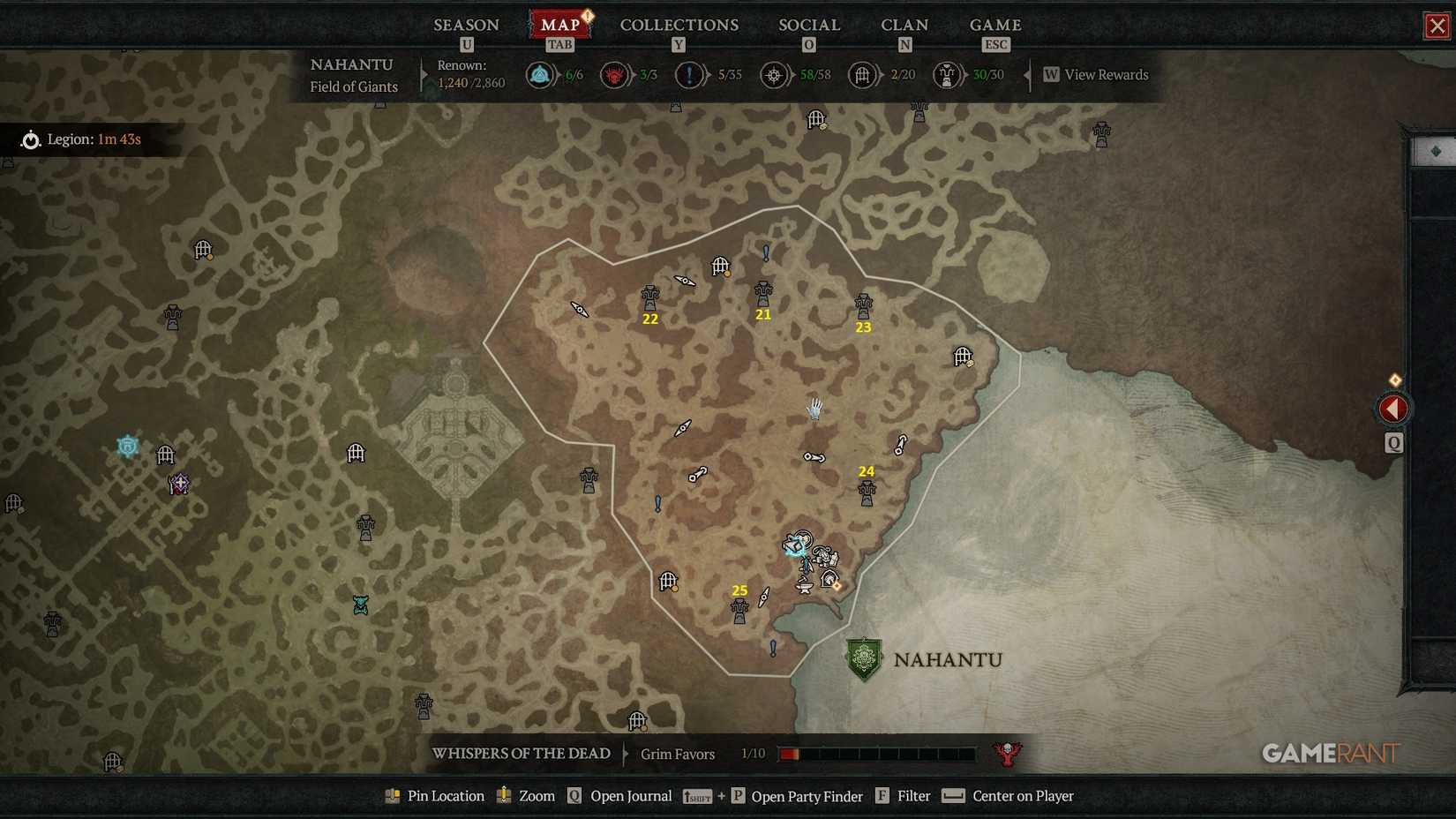
Task: Select dungeon 25 near Nahantu border
Action: coord(740,609)
